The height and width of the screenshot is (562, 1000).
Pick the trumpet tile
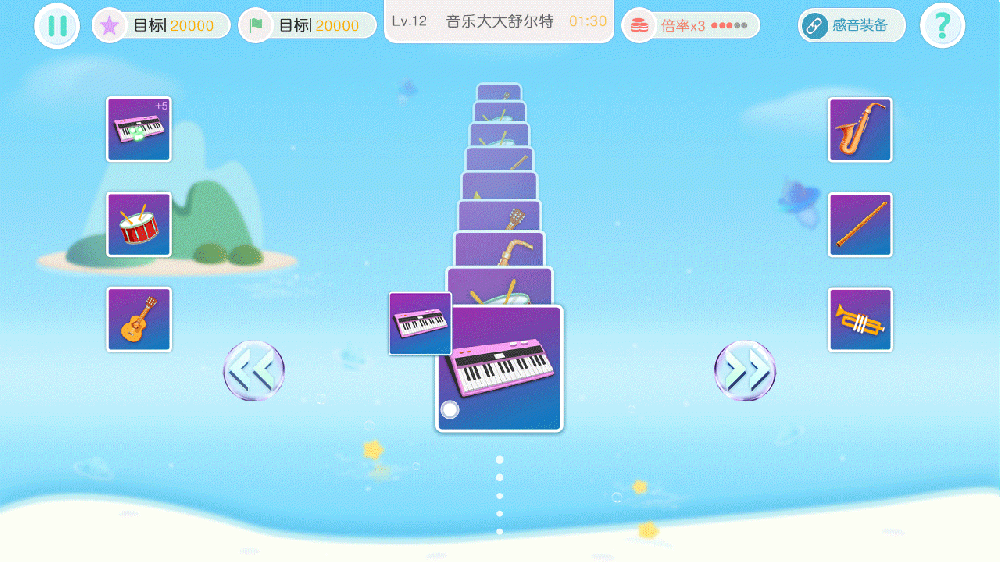860,319
